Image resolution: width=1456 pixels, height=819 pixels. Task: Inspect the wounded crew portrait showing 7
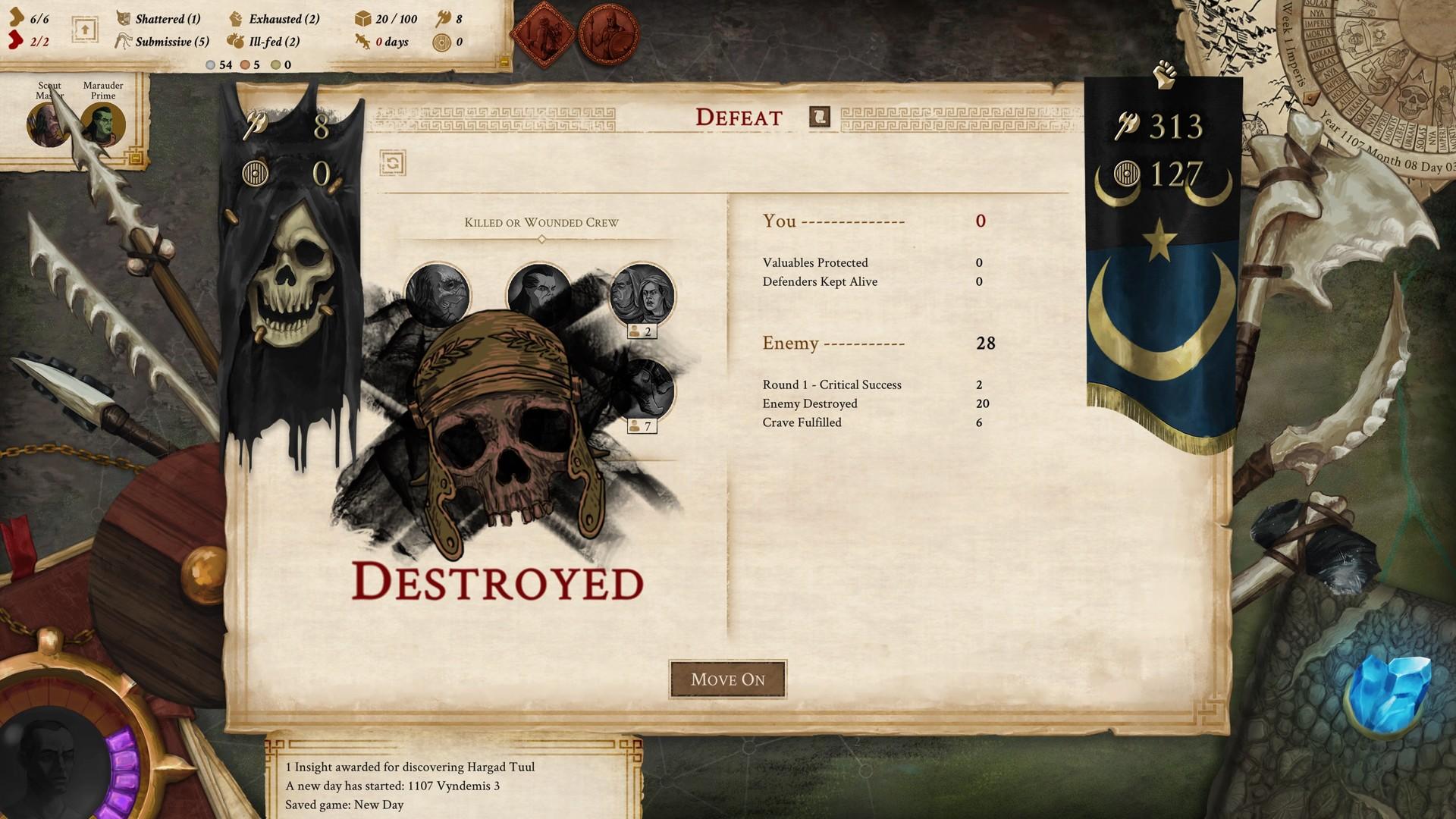(645, 389)
